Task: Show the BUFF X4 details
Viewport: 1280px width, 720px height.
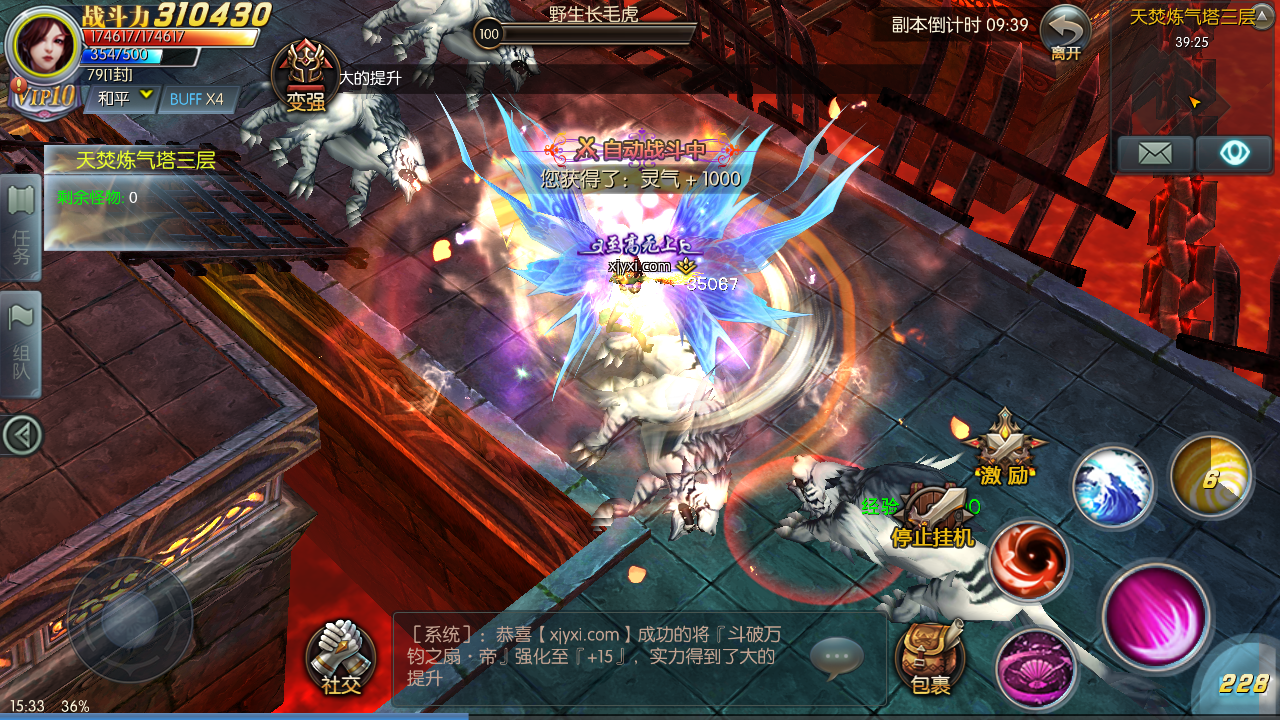Action: (x=197, y=99)
